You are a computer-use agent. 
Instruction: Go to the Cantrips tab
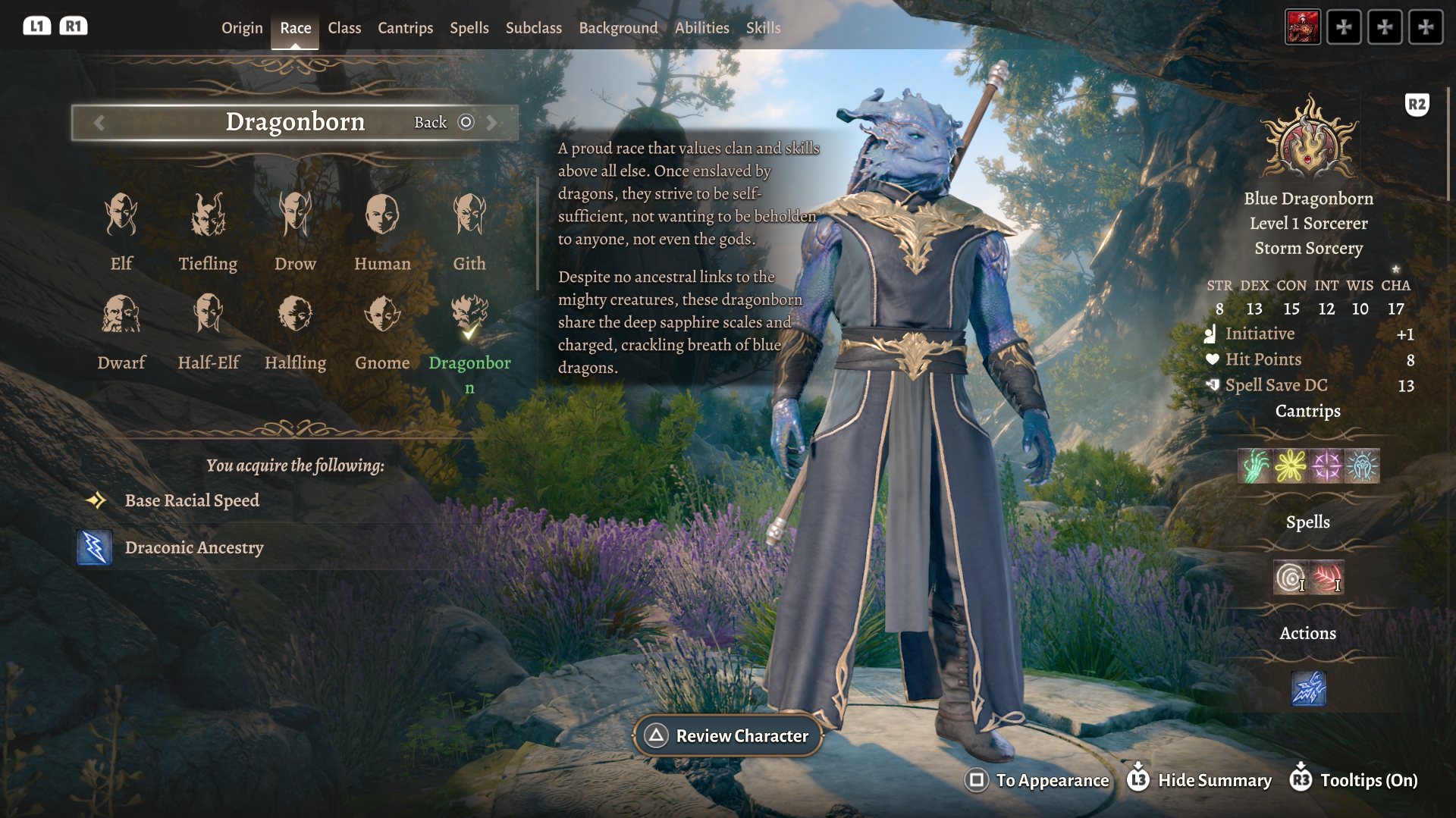coord(406,28)
